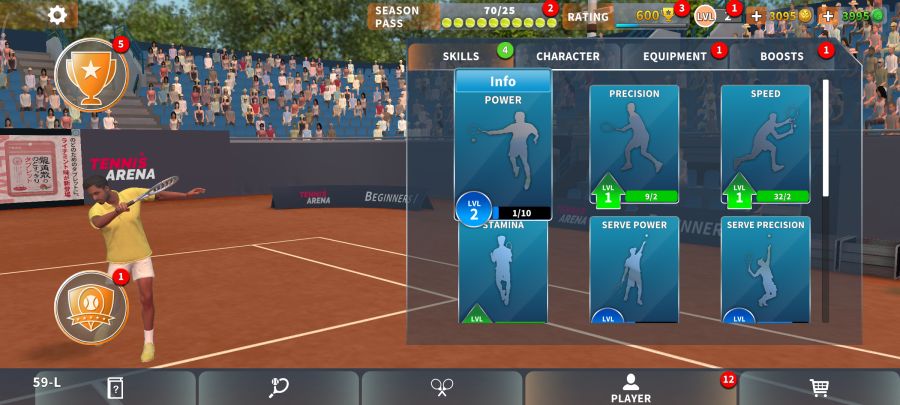Screen dimensions: 900x405
Task: Open the Player section
Action: [630, 388]
